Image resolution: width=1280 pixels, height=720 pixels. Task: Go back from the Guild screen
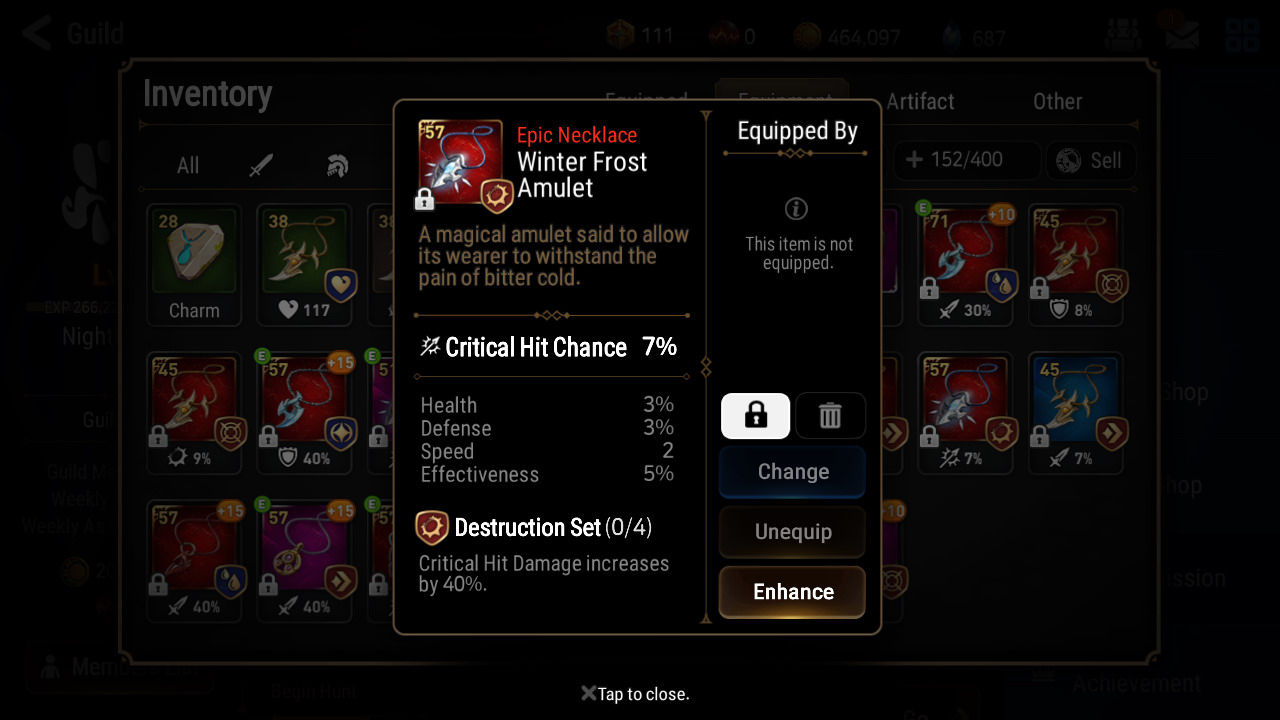point(38,34)
